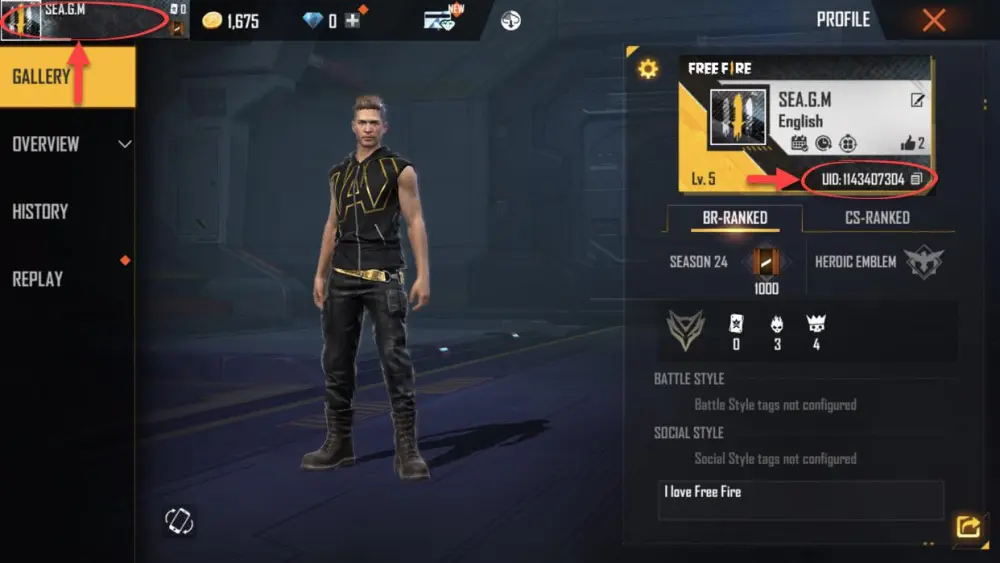Image resolution: width=1000 pixels, height=563 pixels.
Task: Open profile settings via the gear icon
Action: (x=648, y=69)
